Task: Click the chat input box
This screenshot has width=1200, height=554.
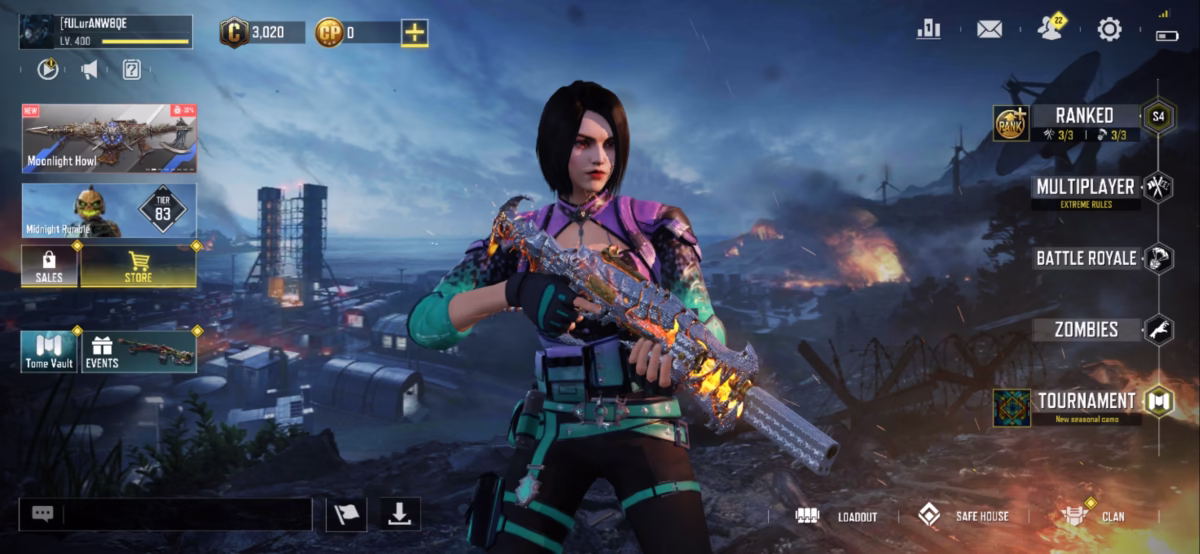Action: pyautogui.click(x=185, y=514)
